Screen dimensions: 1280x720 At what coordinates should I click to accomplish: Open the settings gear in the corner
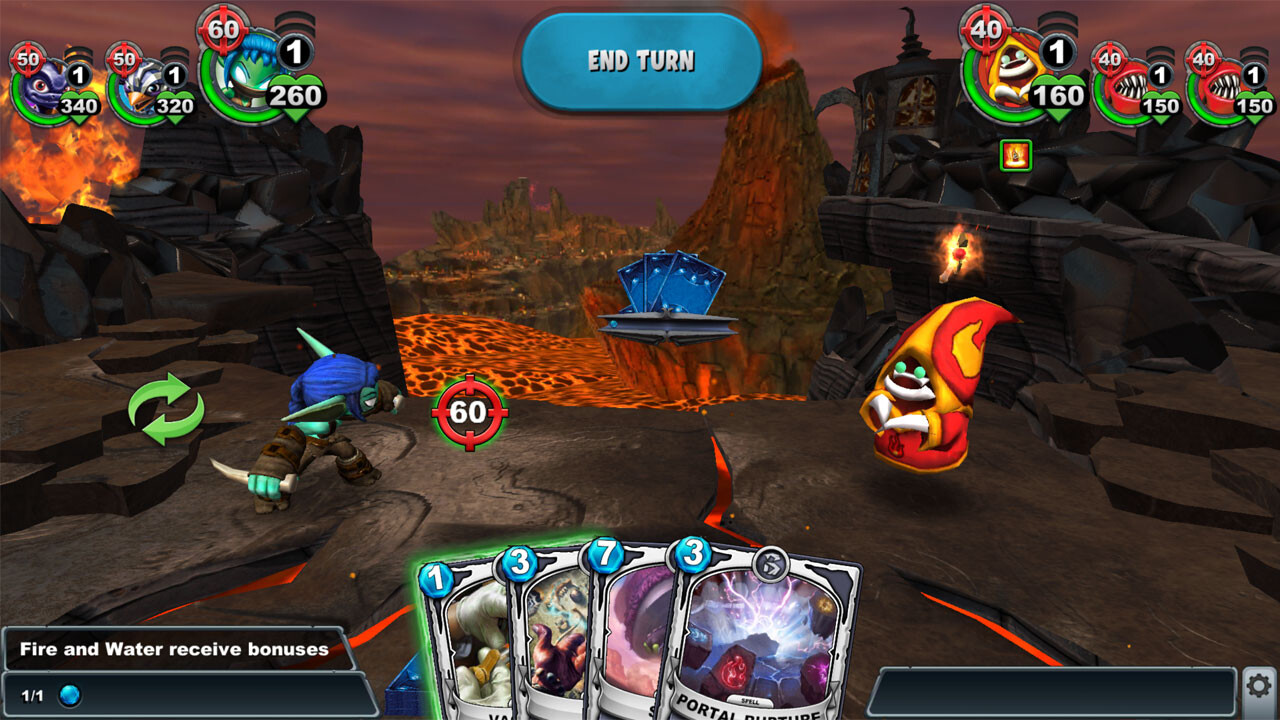tap(1257, 684)
